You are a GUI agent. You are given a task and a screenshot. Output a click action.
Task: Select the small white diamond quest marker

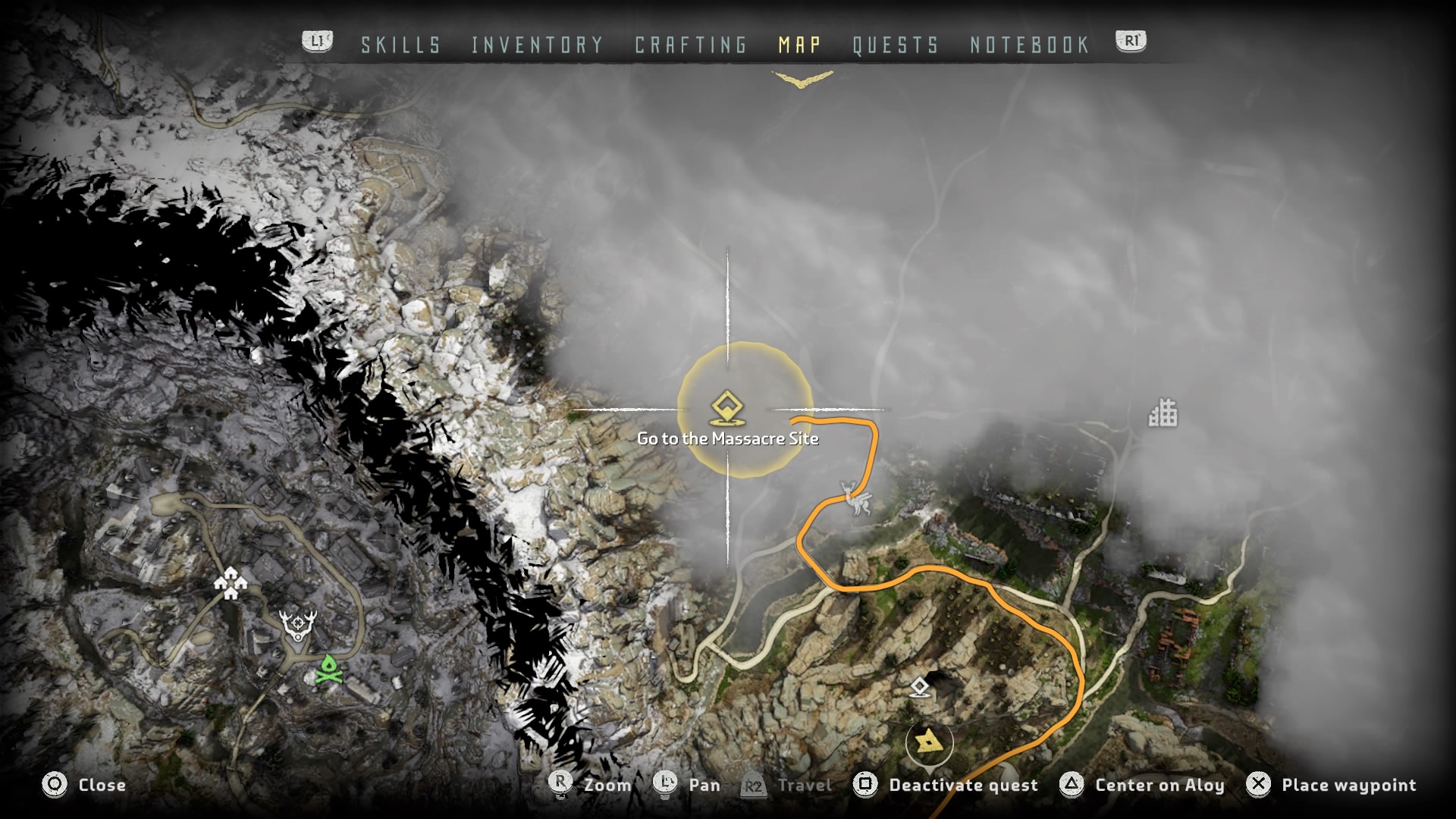920,688
